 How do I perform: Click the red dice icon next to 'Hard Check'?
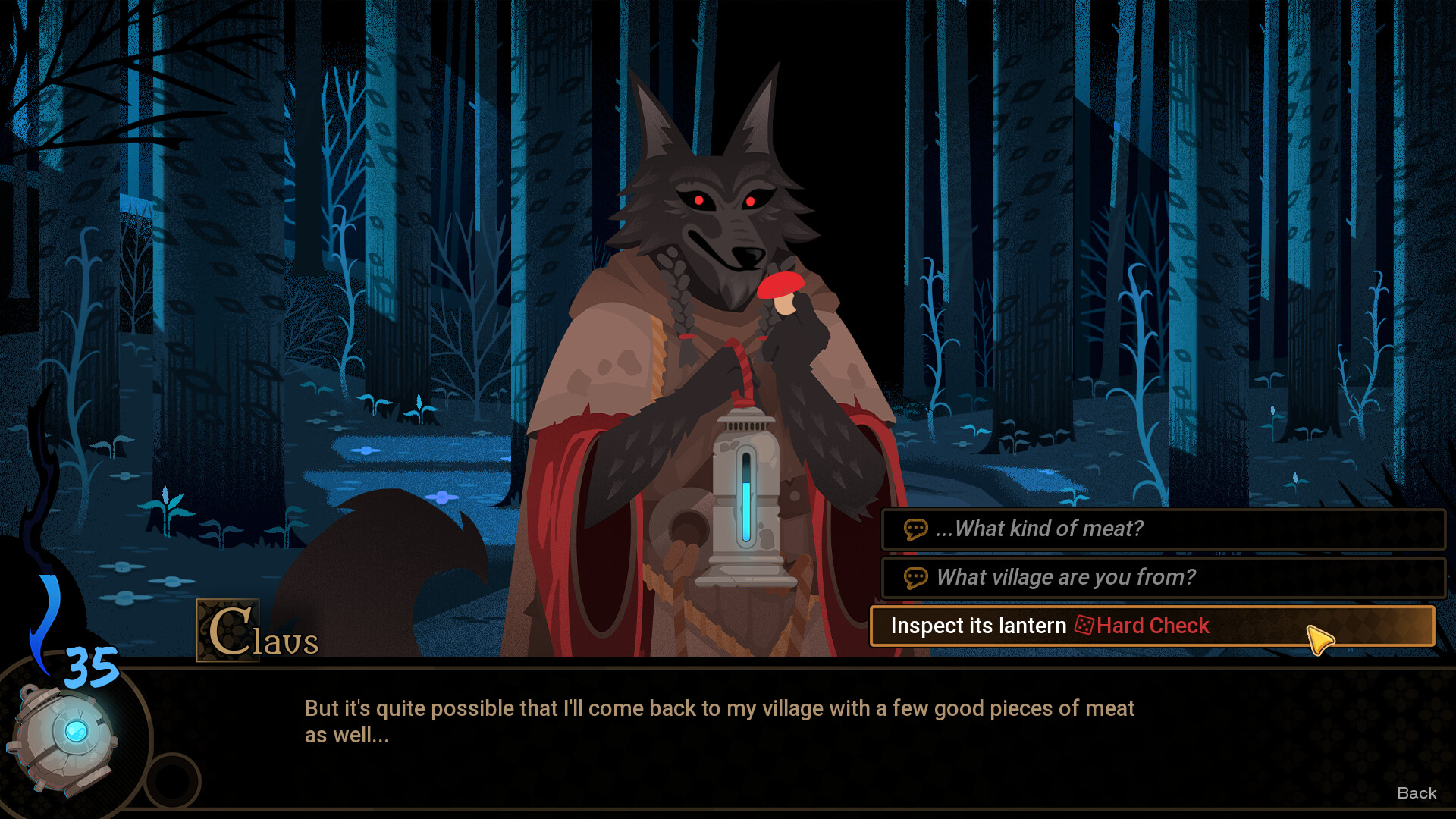(1084, 626)
